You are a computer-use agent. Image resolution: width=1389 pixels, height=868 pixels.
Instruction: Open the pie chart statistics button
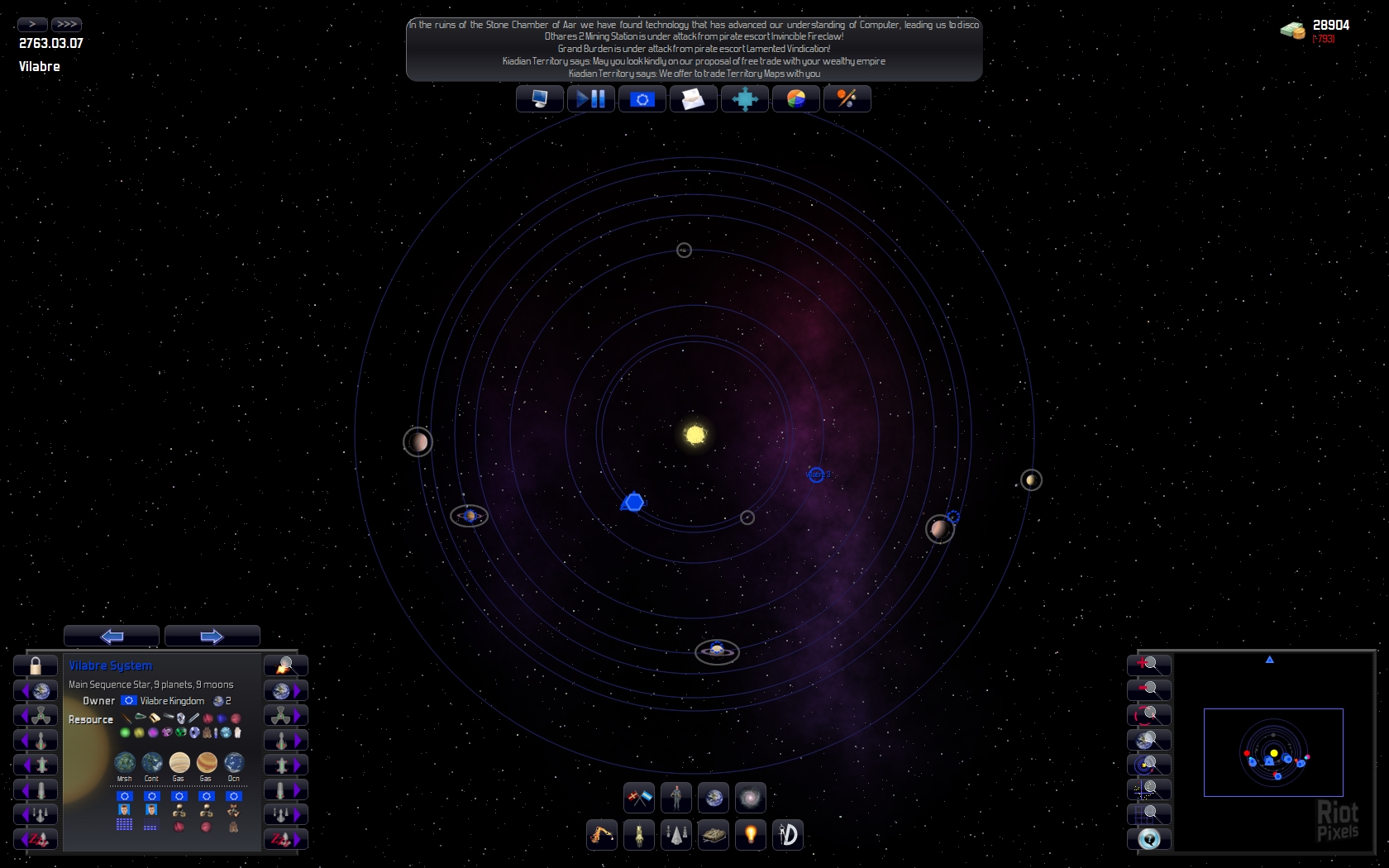pyautogui.click(x=795, y=99)
